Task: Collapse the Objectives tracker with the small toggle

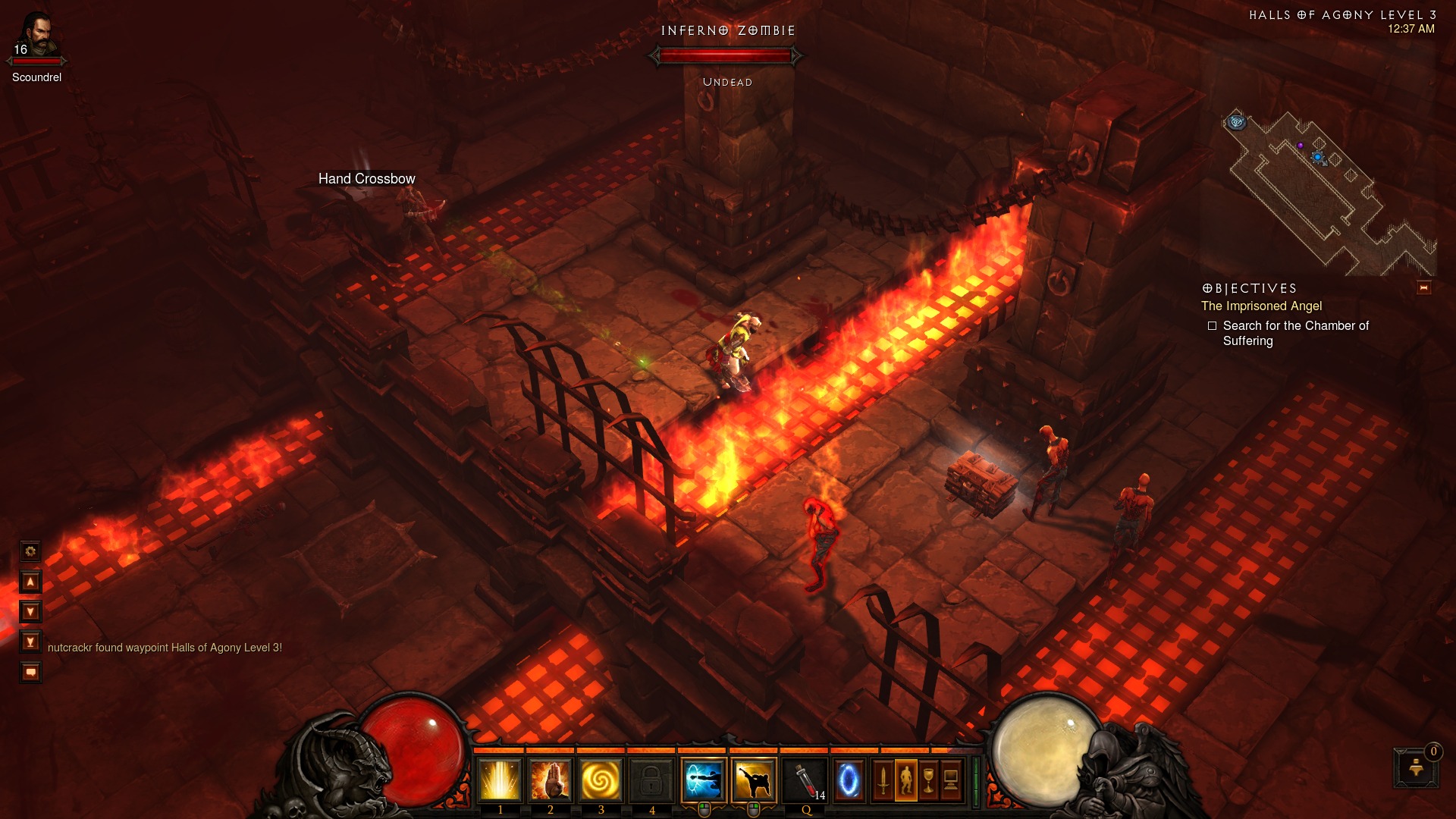Action: pyautogui.click(x=1423, y=288)
